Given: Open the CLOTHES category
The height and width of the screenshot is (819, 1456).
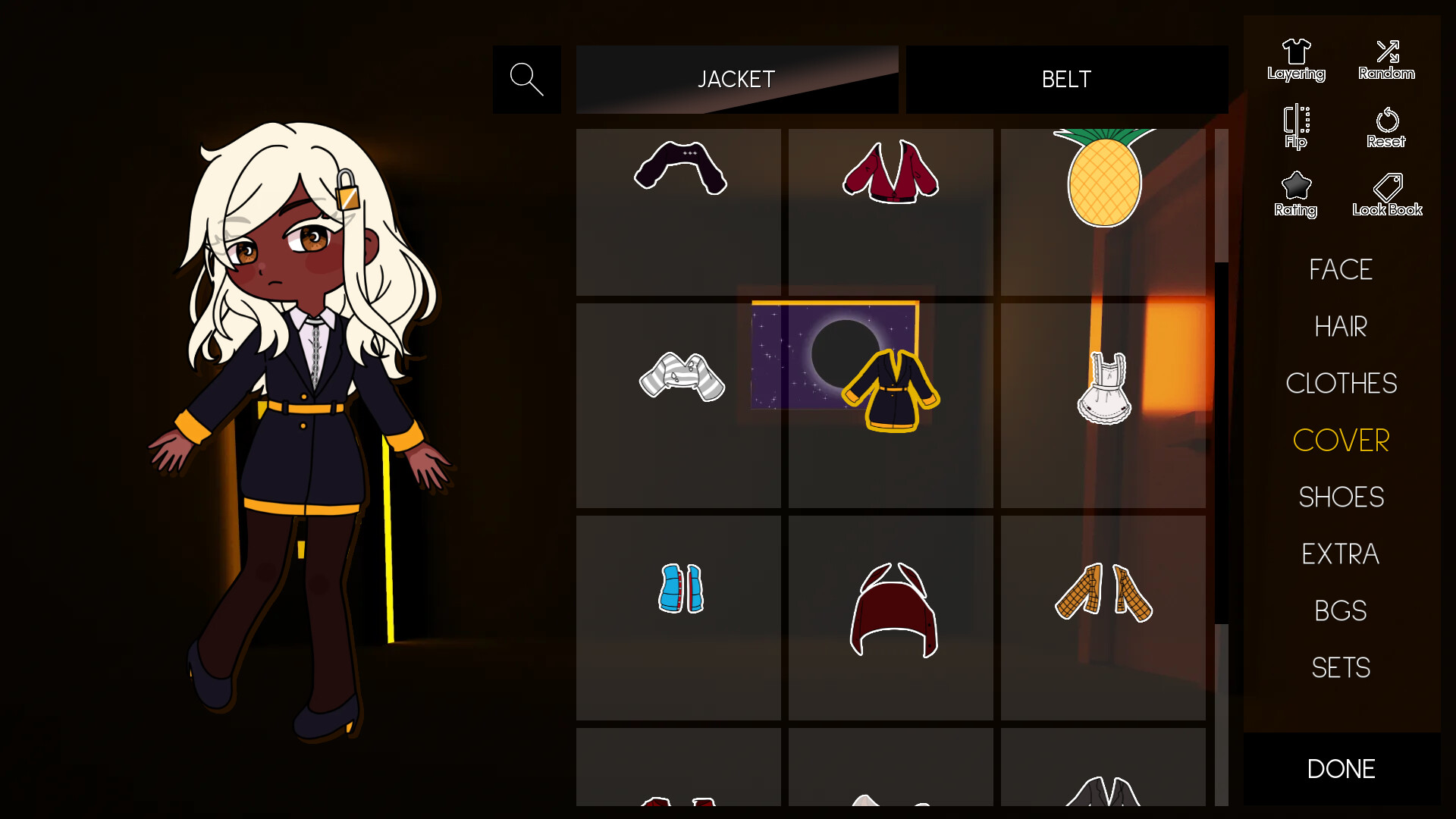Looking at the screenshot, I should tap(1341, 383).
